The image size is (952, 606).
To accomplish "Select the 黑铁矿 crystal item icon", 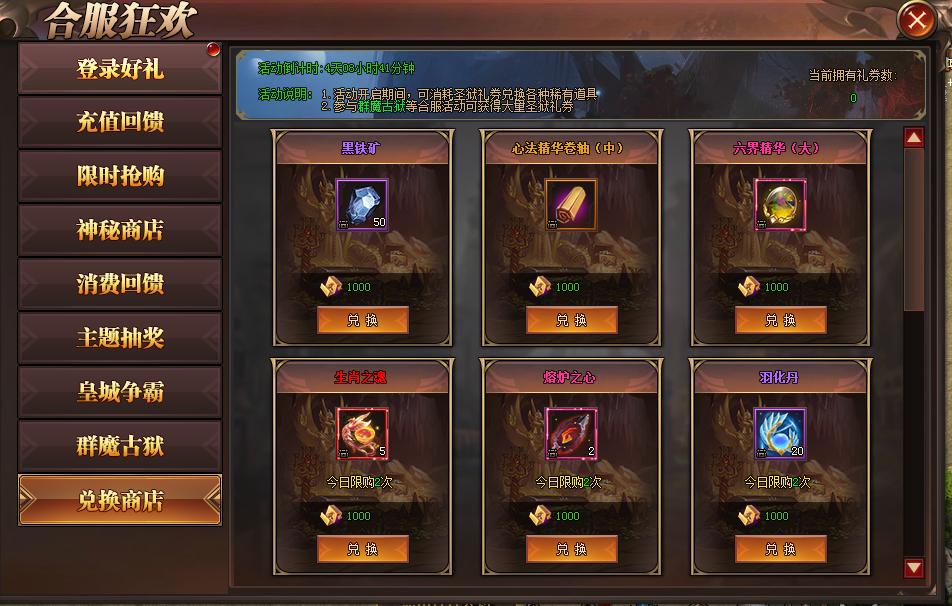I will pos(361,205).
